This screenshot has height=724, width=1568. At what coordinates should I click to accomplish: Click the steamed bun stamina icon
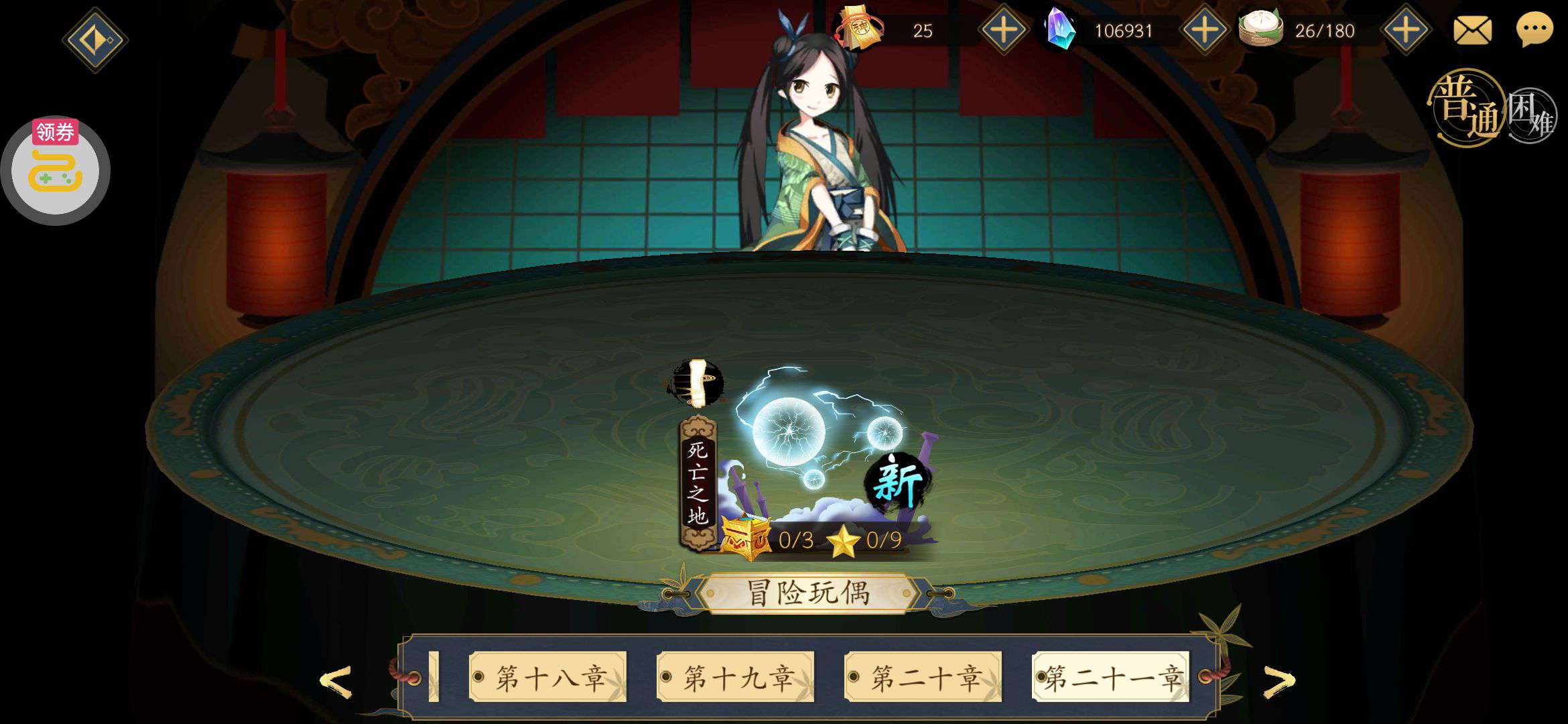1260,28
